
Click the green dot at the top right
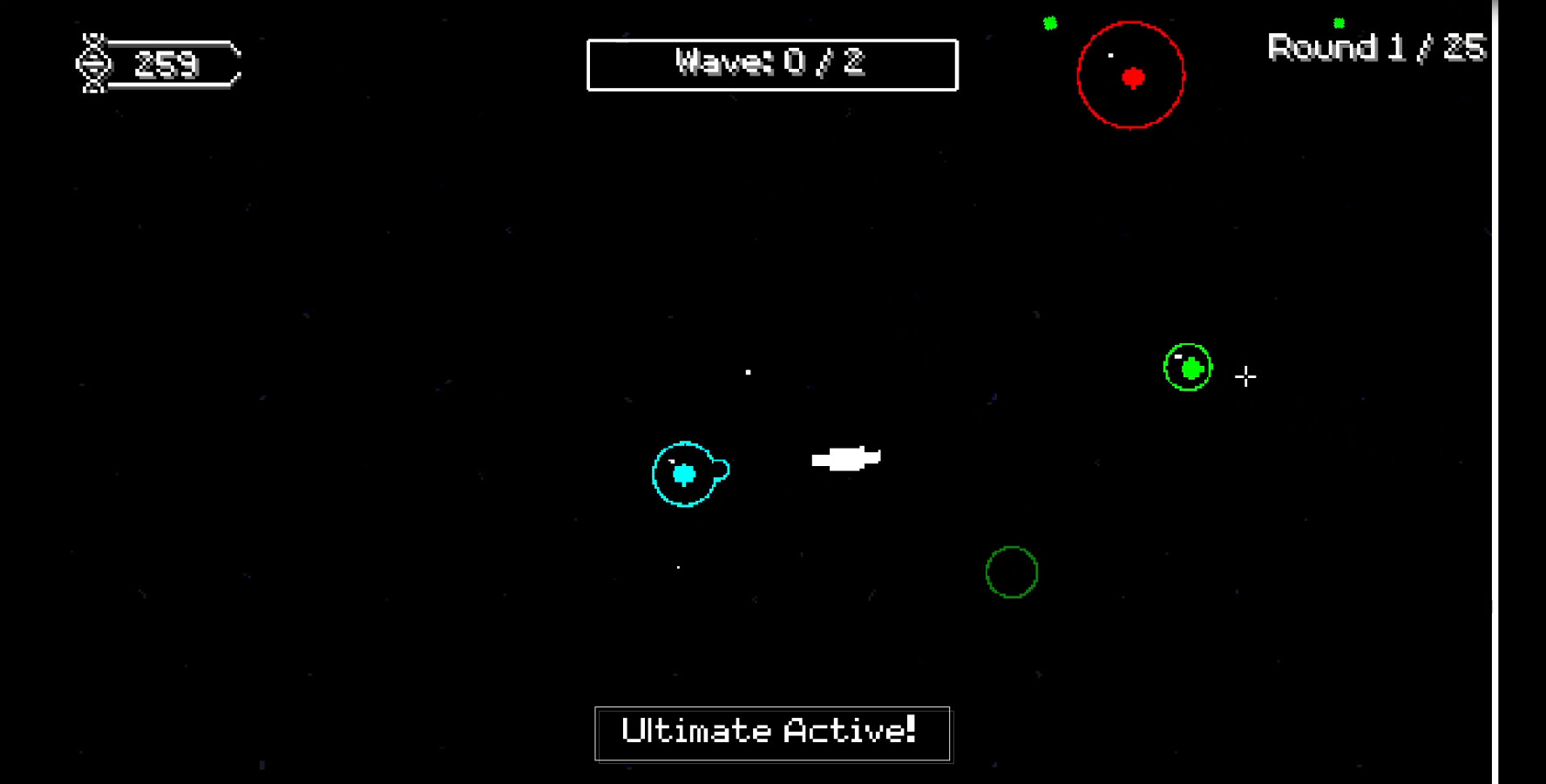(1338, 22)
